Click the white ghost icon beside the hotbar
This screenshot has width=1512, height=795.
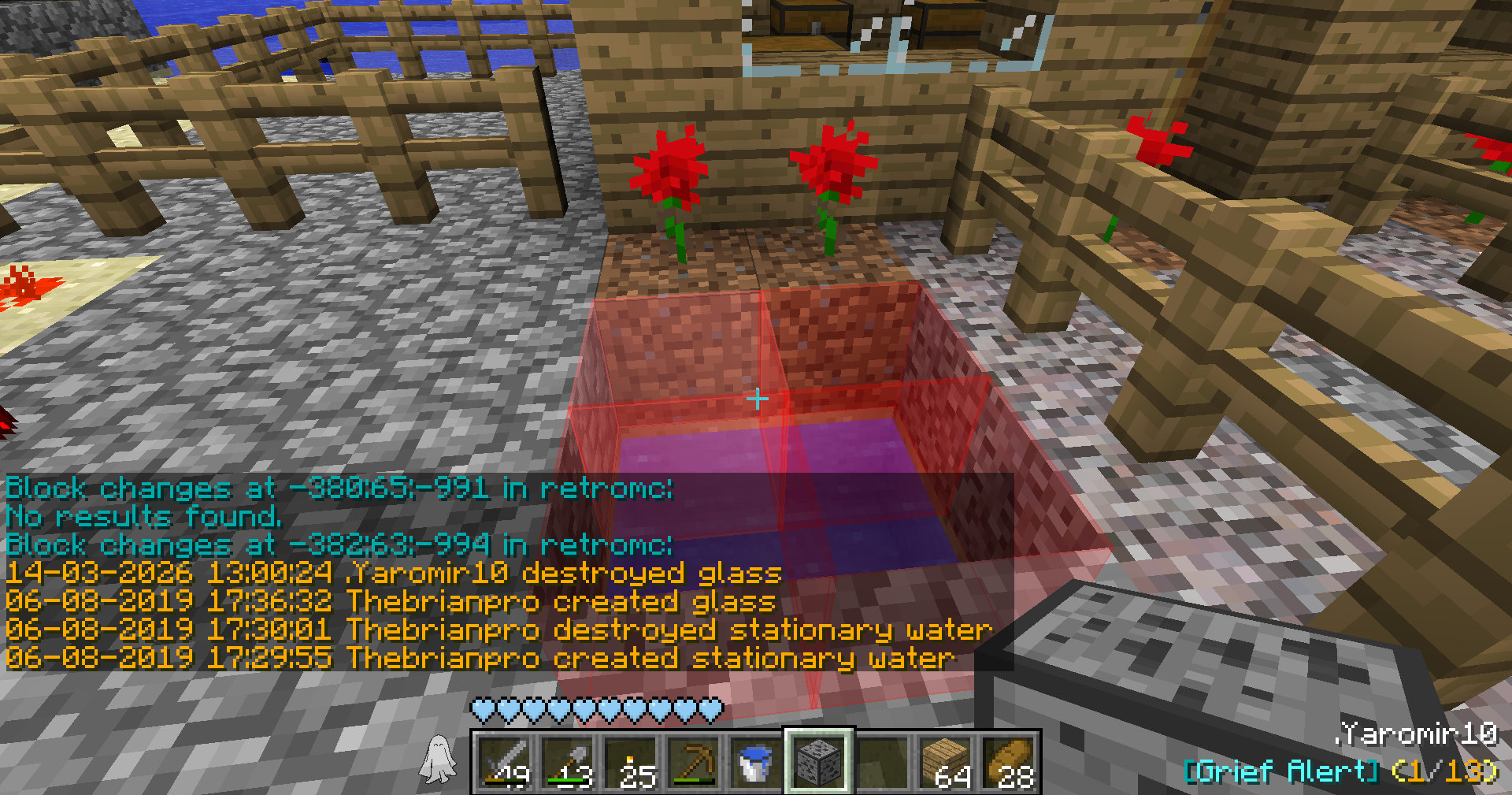pyautogui.click(x=439, y=760)
